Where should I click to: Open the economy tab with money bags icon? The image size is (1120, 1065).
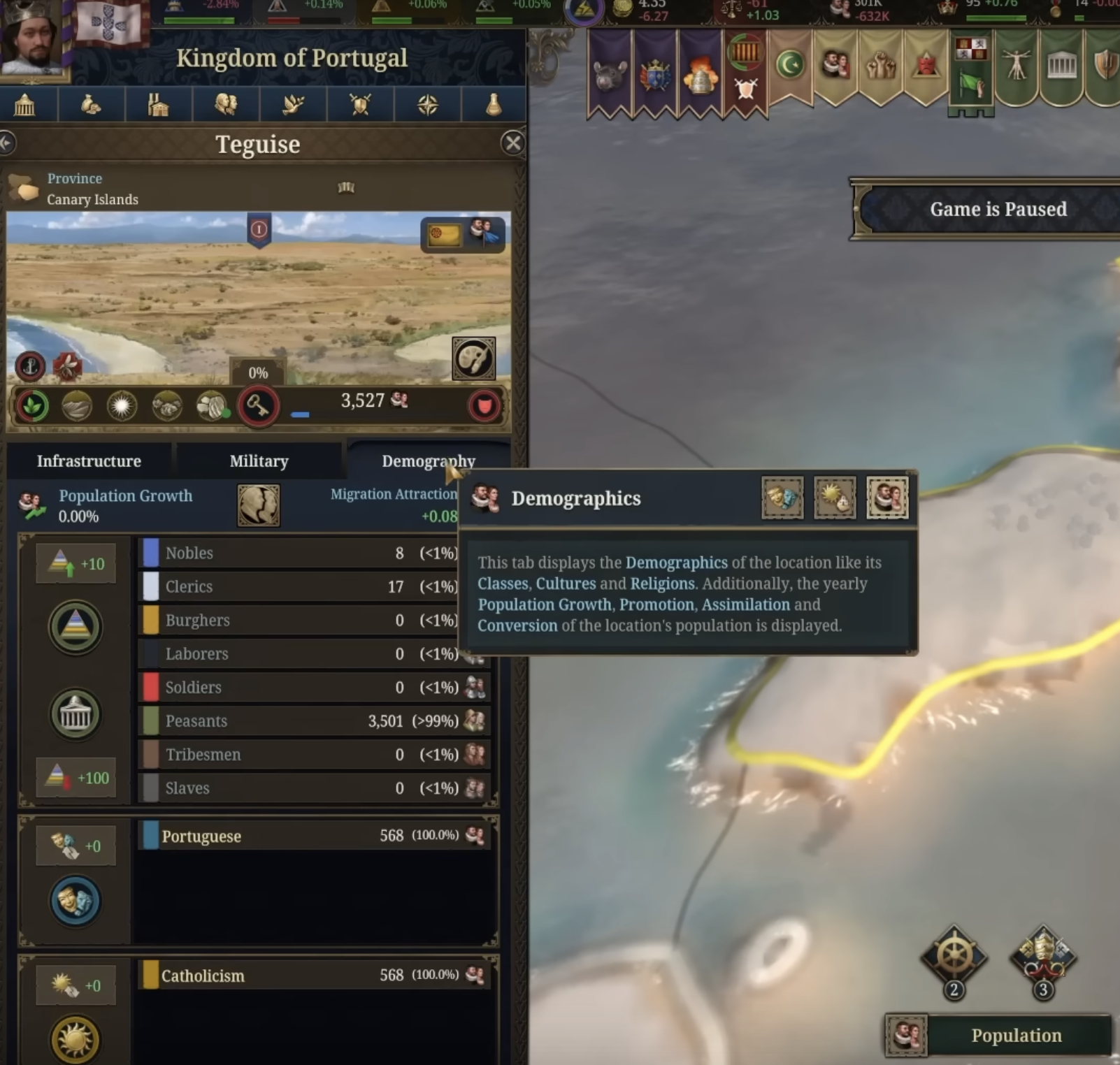tap(92, 105)
